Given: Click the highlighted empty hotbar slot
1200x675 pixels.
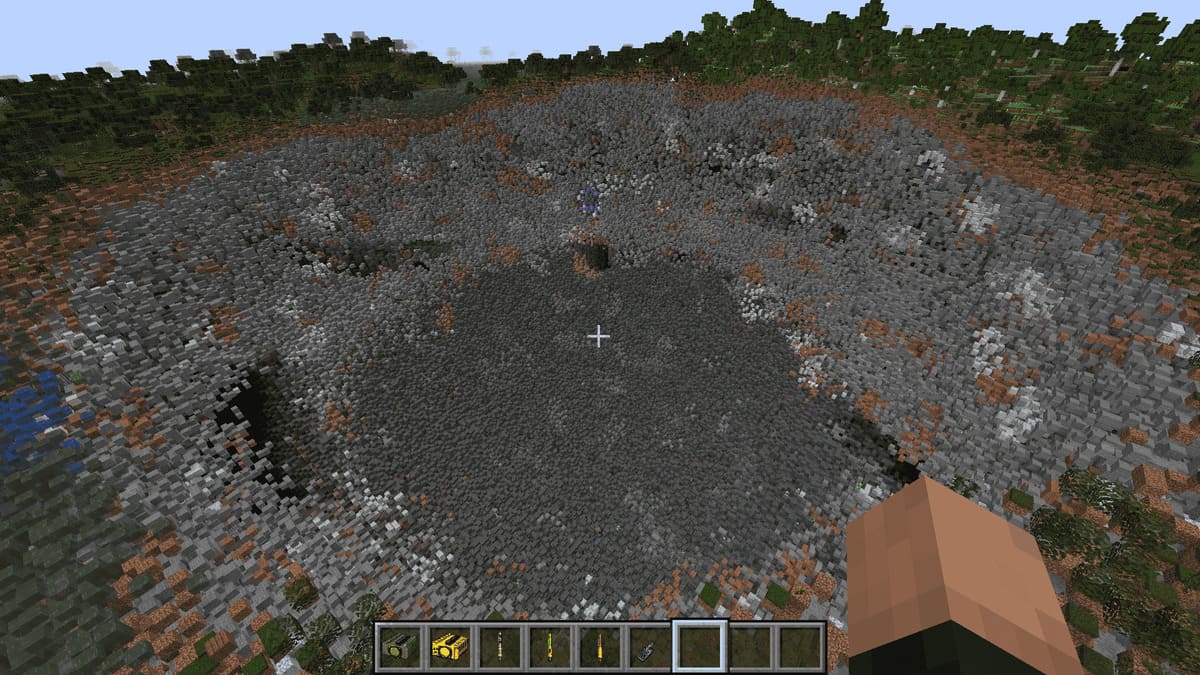Looking at the screenshot, I should (x=699, y=647).
